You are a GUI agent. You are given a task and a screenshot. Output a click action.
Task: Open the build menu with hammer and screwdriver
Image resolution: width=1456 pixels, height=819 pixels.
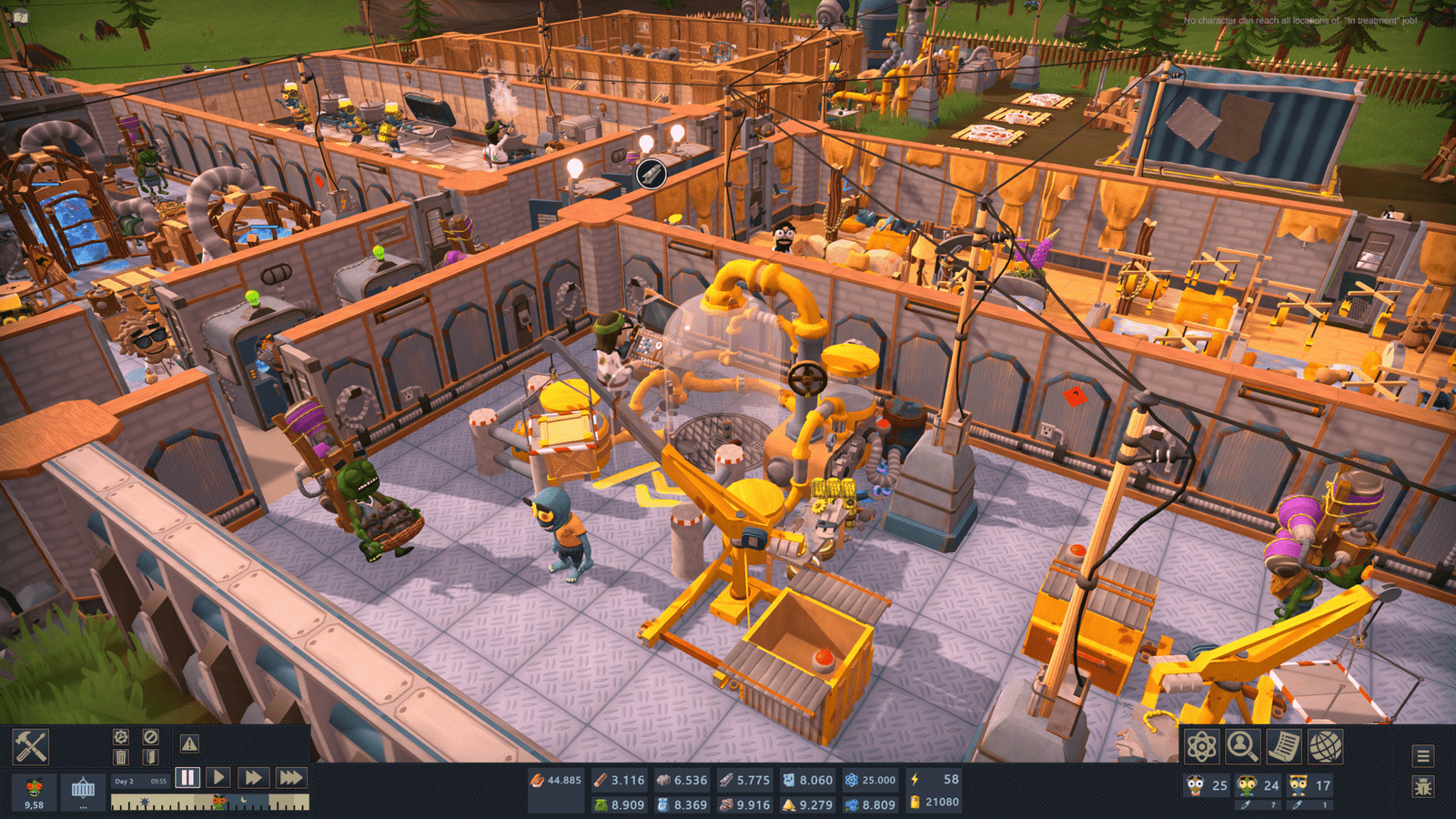pyautogui.click(x=30, y=747)
